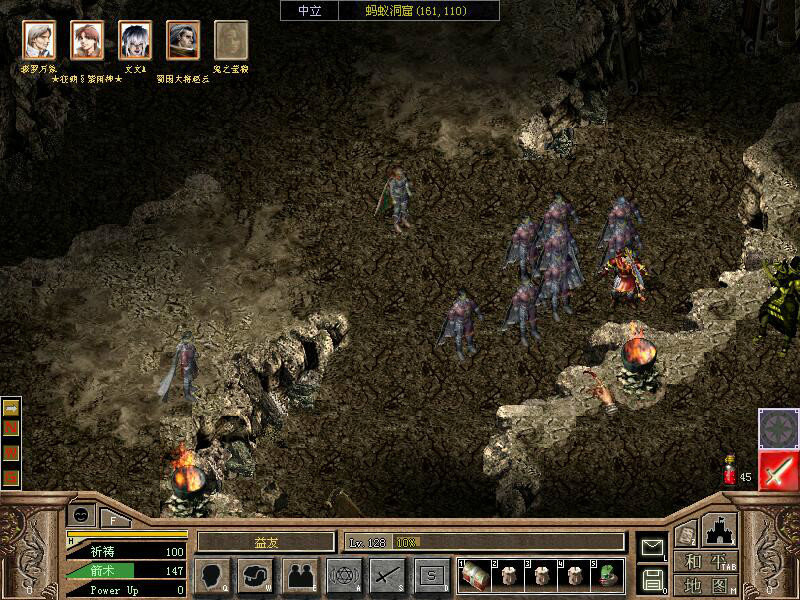Open the castle icon button
Screen dimensions: 800x600
pyautogui.click(x=720, y=530)
